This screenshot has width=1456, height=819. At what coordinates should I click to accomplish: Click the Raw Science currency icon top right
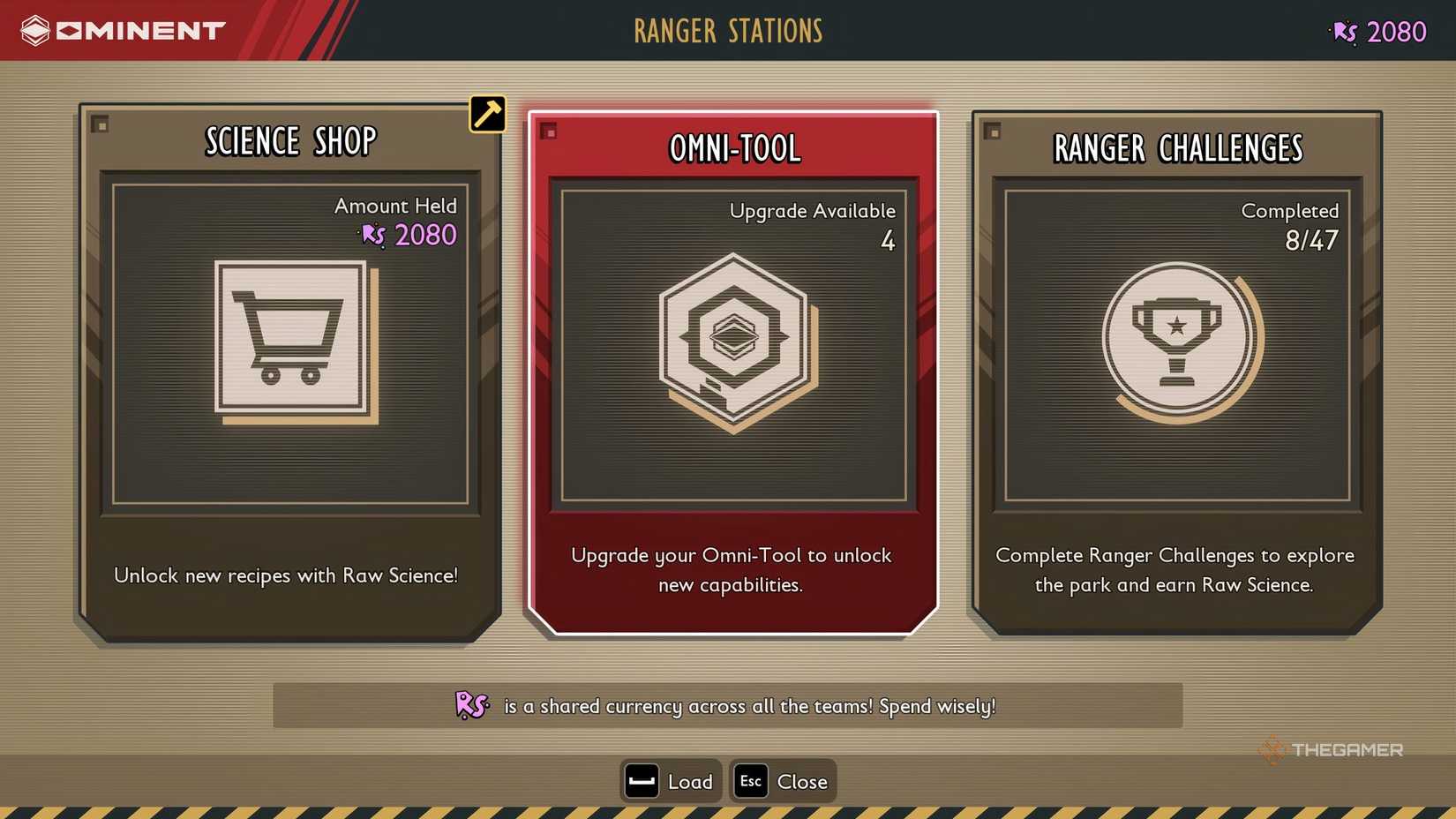pos(1341,32)
